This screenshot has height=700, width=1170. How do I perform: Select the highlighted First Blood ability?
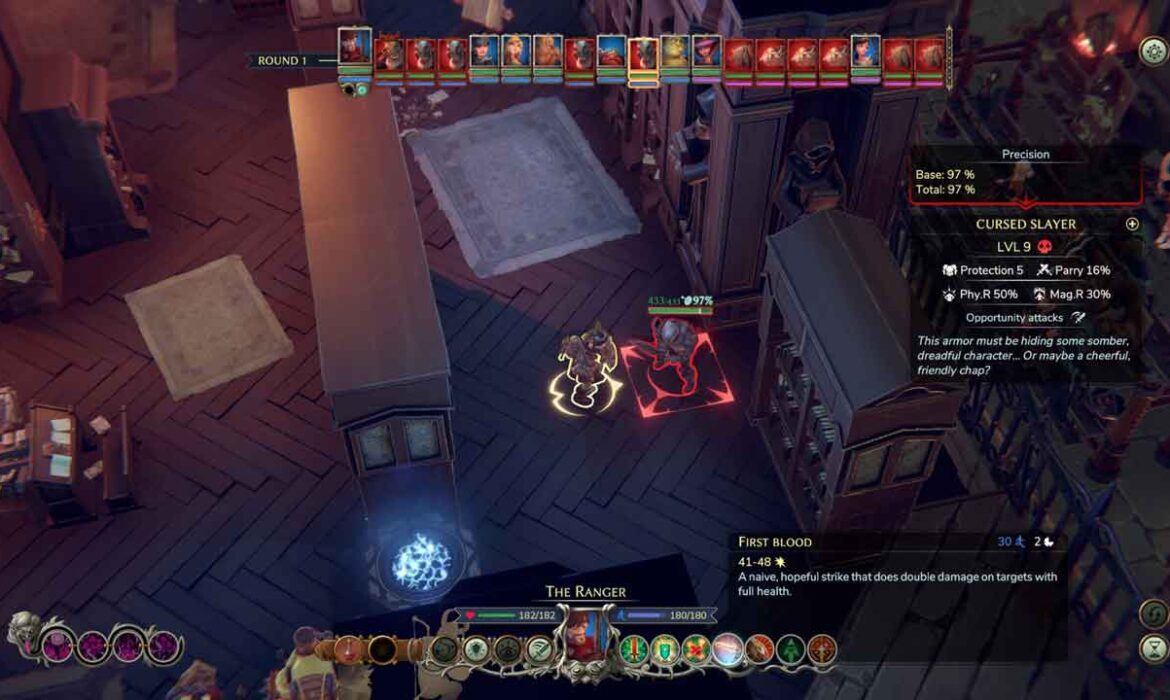point(727,649)
